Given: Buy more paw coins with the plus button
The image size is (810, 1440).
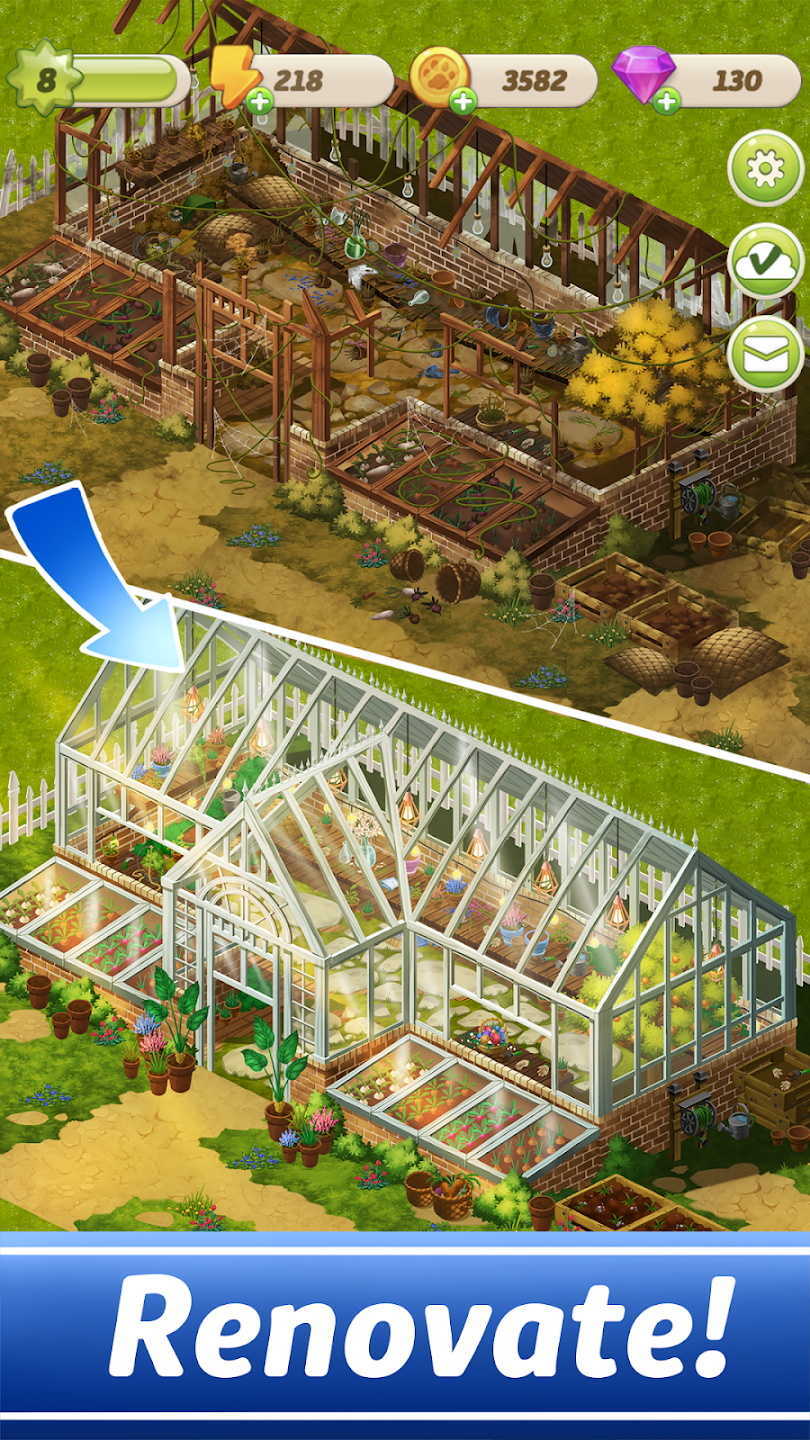Looking at the screenshot, I should click(x=462, y=100).
